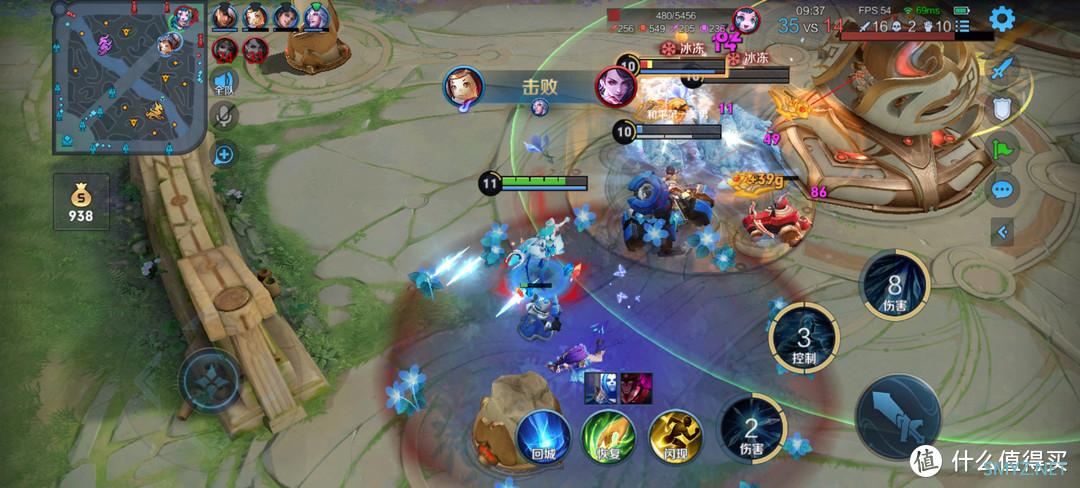The height and width of the screenshot is (488, 1080).
Task: Cast the 闪现 flash summoner spell
Action: (x=675, y=436)
